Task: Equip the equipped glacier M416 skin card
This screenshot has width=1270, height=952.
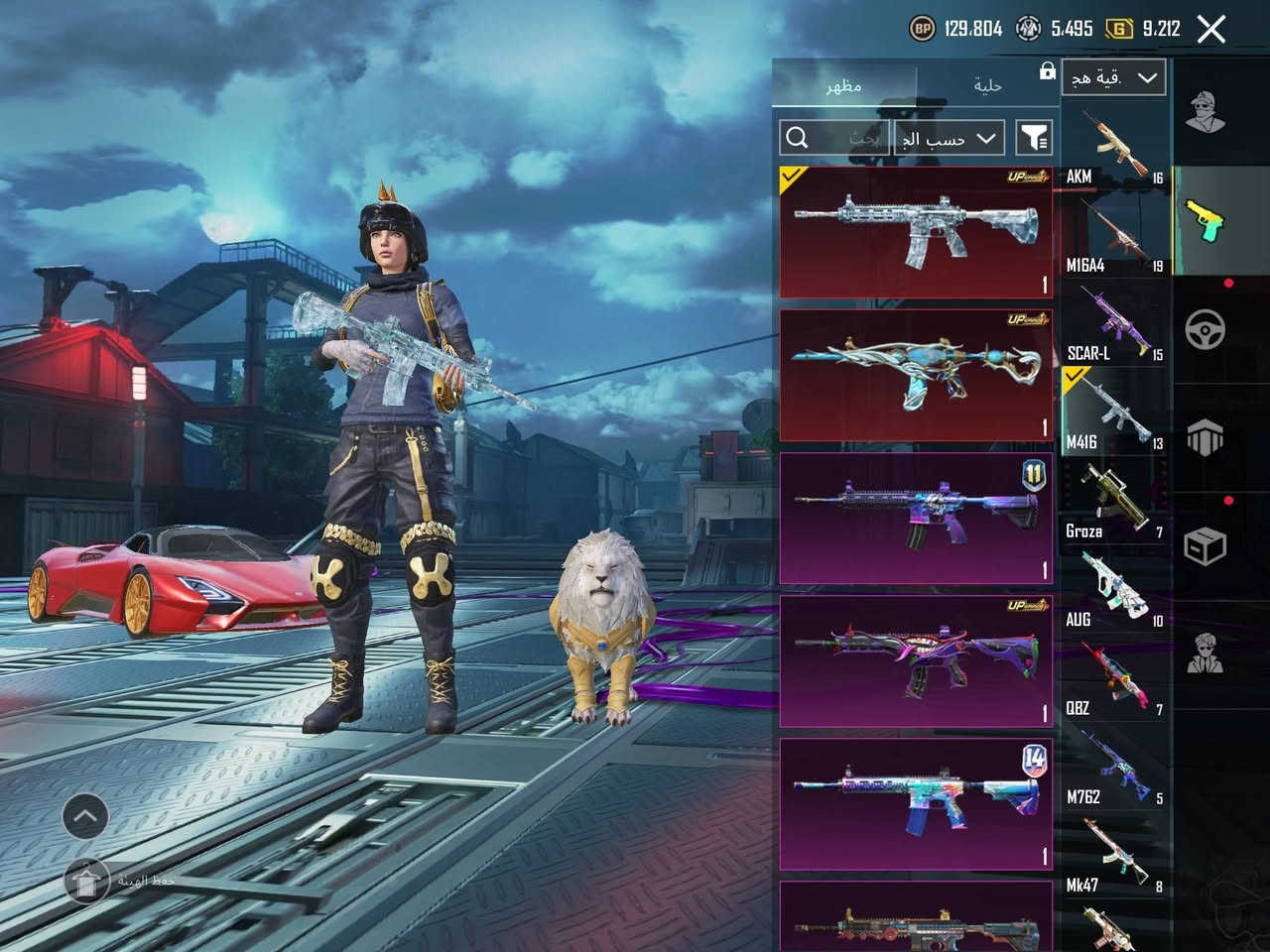Action: point(916,232)
